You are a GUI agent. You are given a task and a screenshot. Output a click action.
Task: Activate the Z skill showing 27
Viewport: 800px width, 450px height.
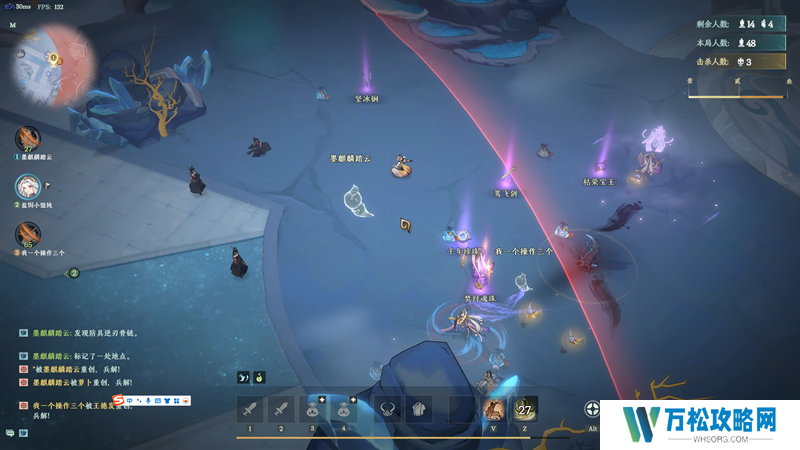(x=525, y=408)
